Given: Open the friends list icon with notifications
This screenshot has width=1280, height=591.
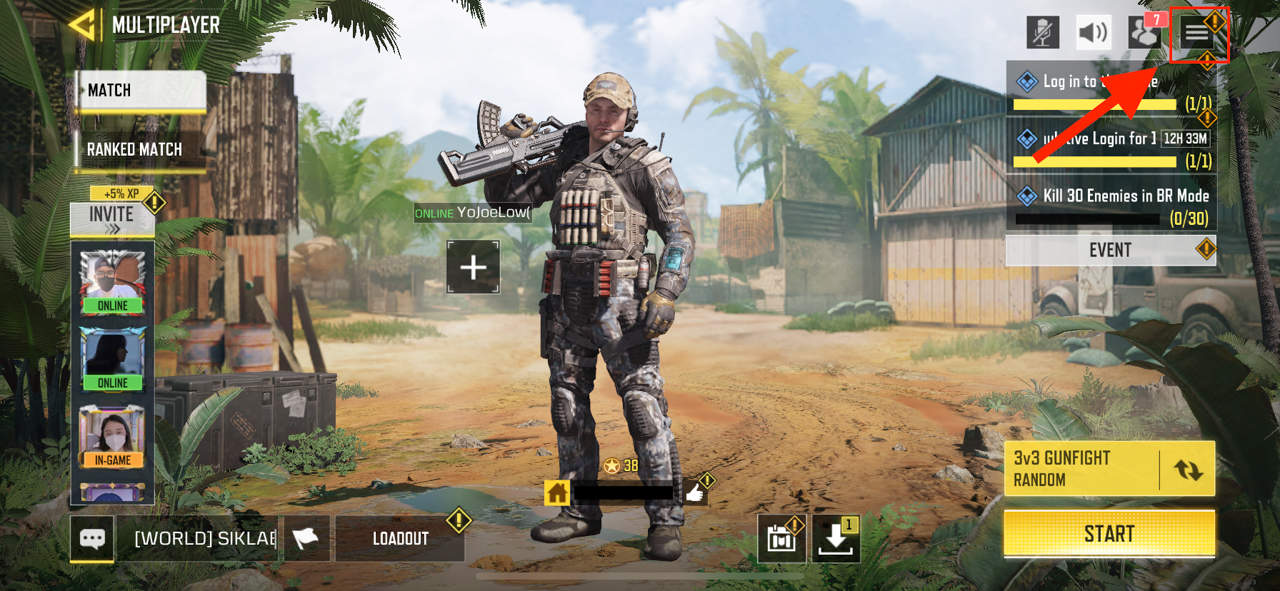Looking at the screenshot, I should point(1144,33).
